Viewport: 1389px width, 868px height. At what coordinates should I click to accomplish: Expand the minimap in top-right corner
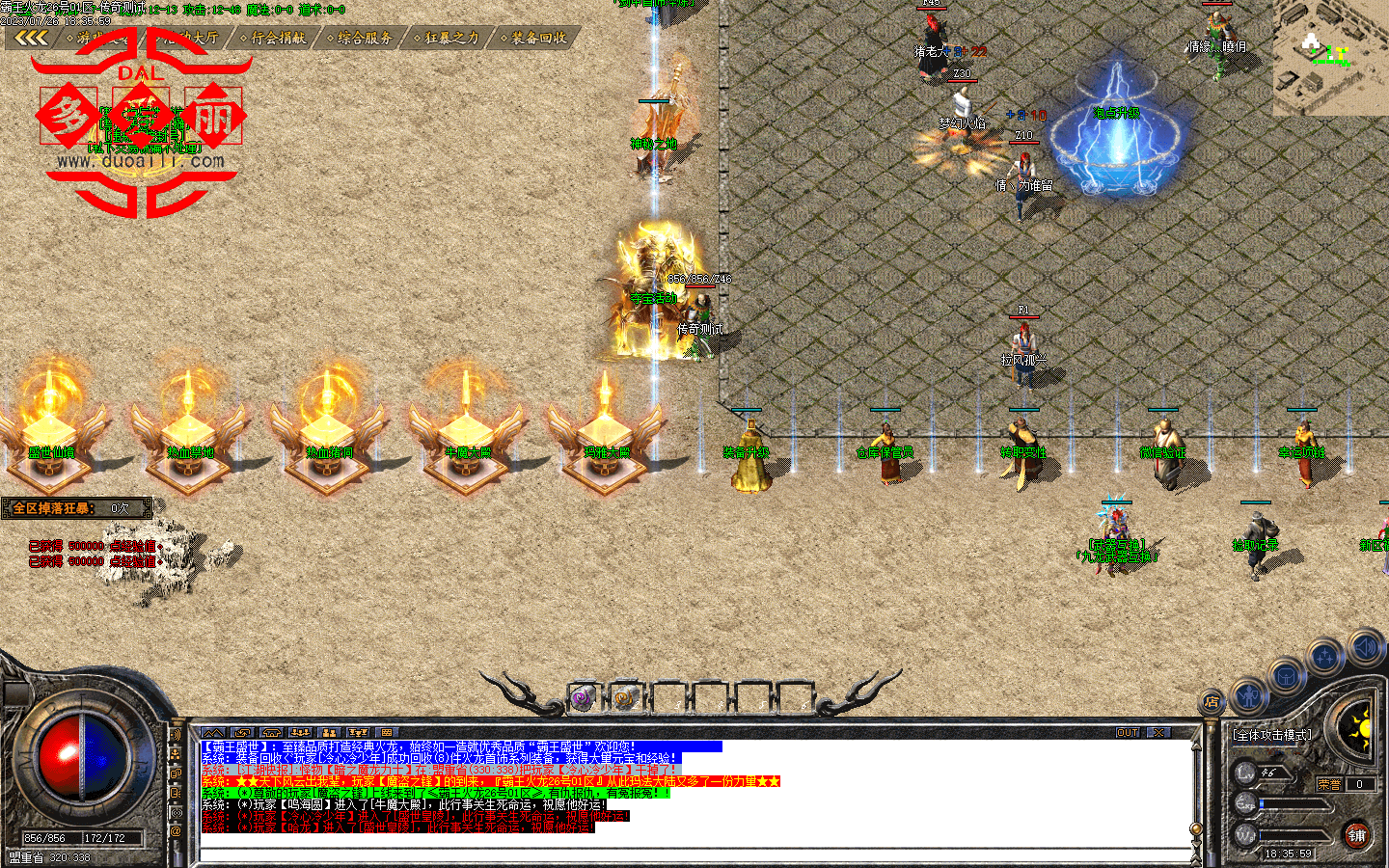[1331, 58]
